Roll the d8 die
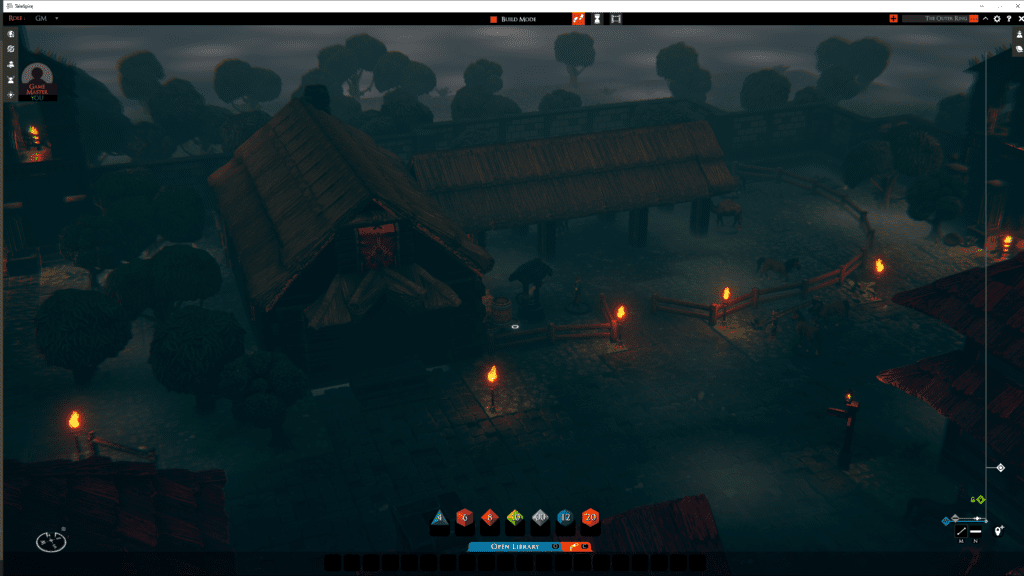Screen dimensions: 1024x576 490,518
